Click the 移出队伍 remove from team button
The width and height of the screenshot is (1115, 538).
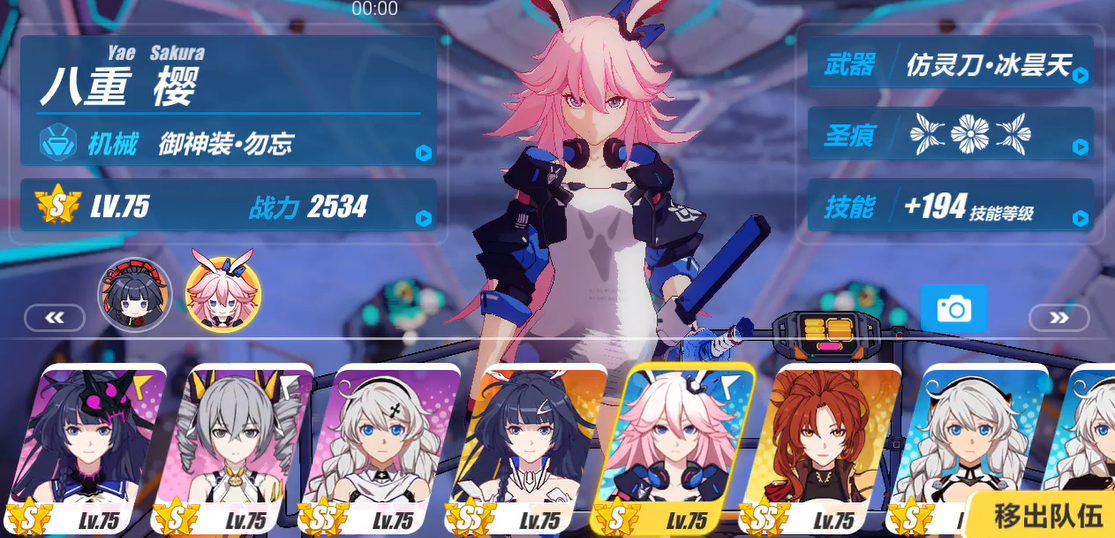pyautogui.click(x=1047, y=515)
